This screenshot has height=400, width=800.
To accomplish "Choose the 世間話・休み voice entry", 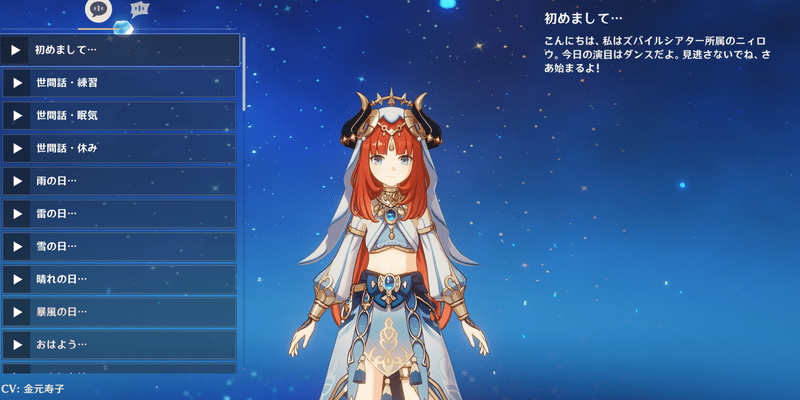I will click(120, 148).
